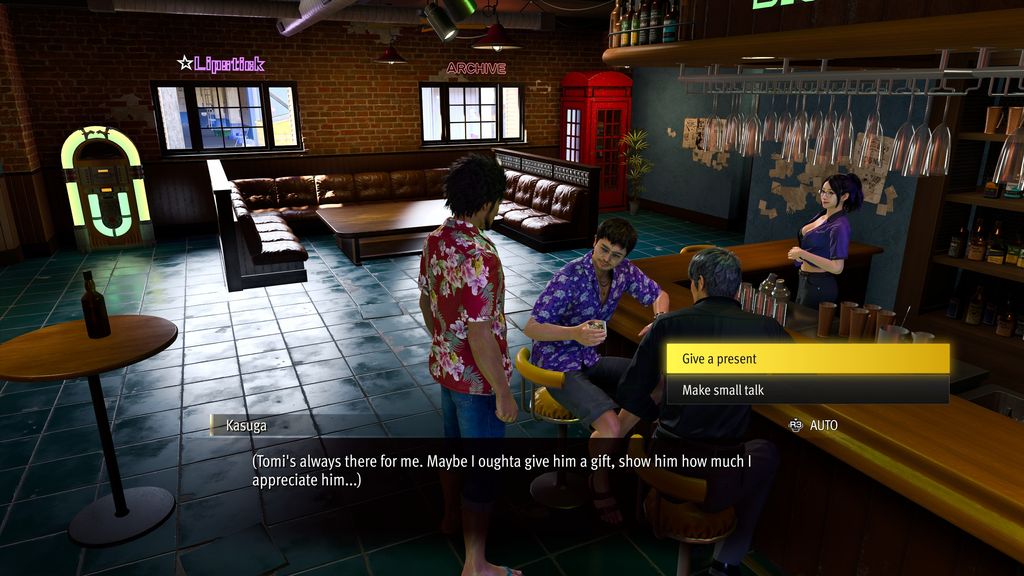Select "Make small talk" reply
This screenshot has height=576, width=1024.
(x=806, y=390)
